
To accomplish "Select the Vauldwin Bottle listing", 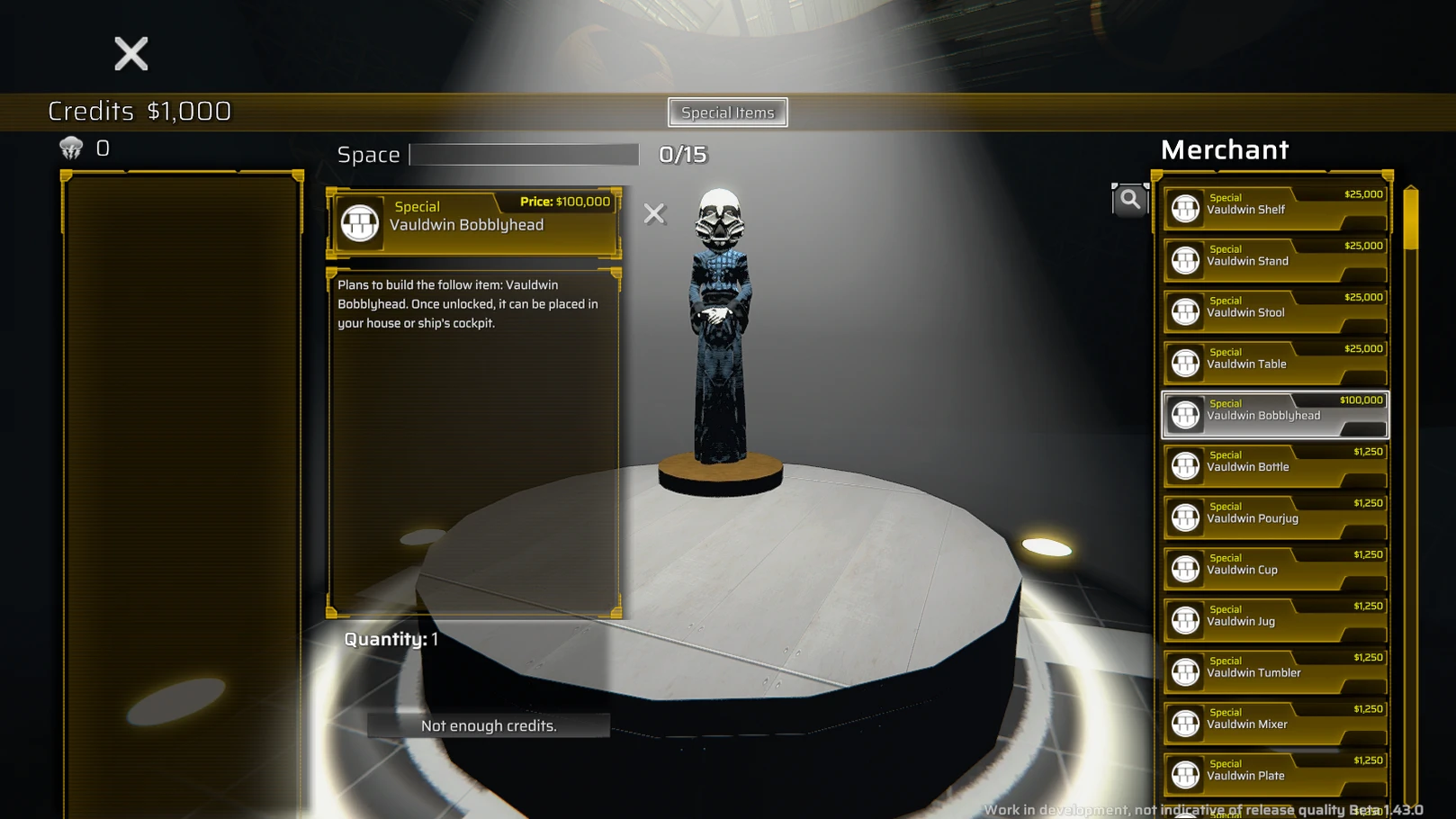I will tap(1274, 466).
